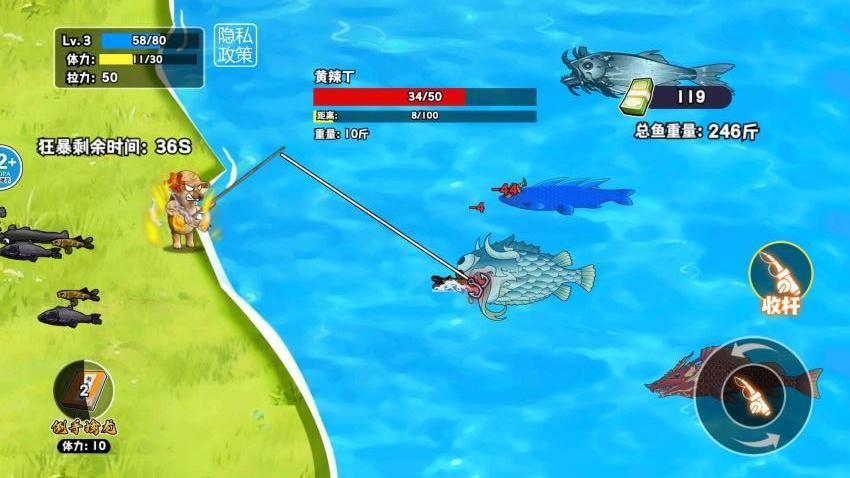
Task: Activate the circular reel-spin control with arrows
Action: pos(753,394)
